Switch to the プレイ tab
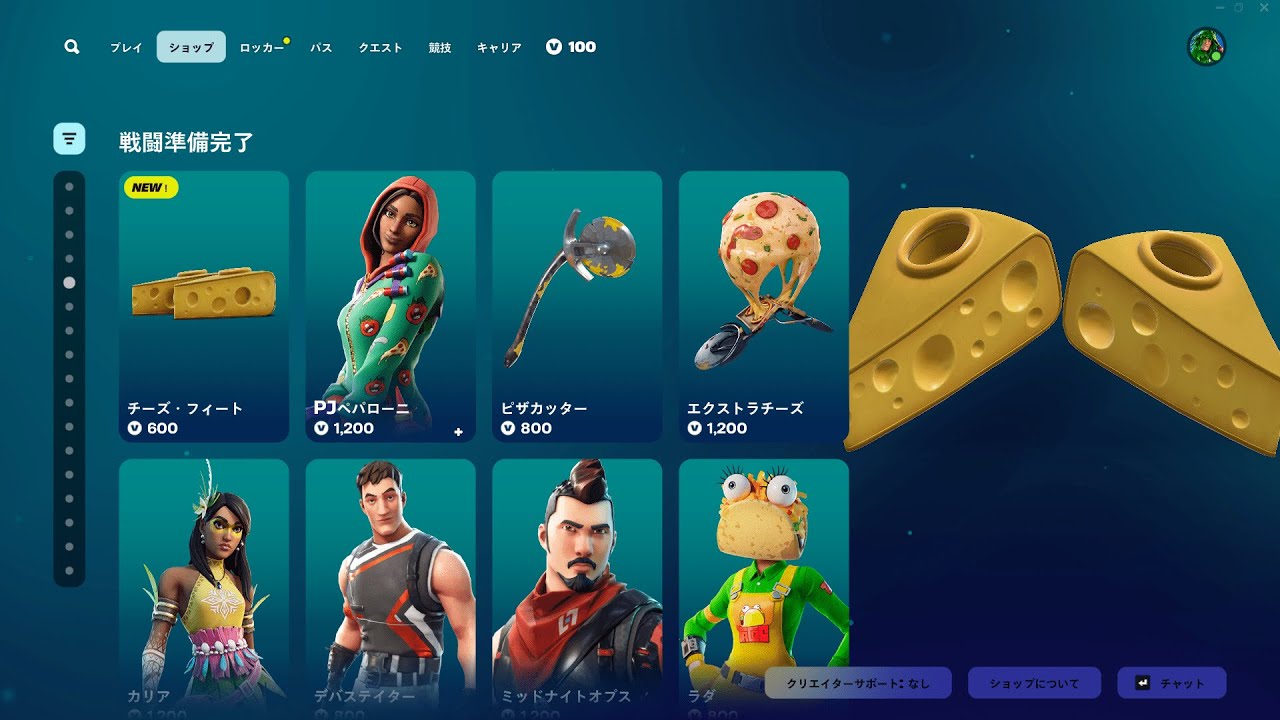This screenshot has width=1280, height=720. [126, 47]
